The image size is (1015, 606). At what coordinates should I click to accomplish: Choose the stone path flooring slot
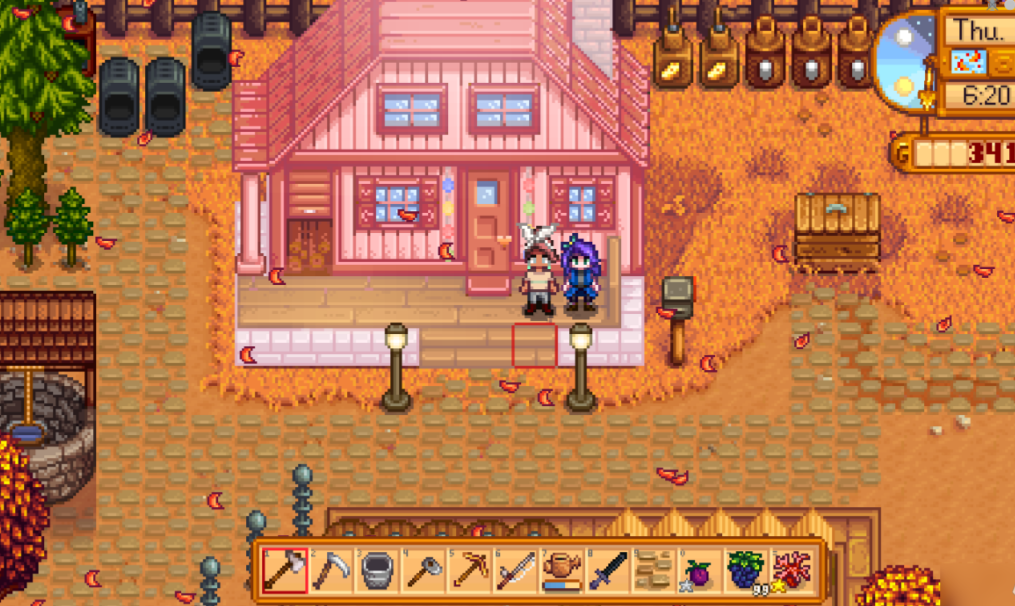click(x=654, y=570)
